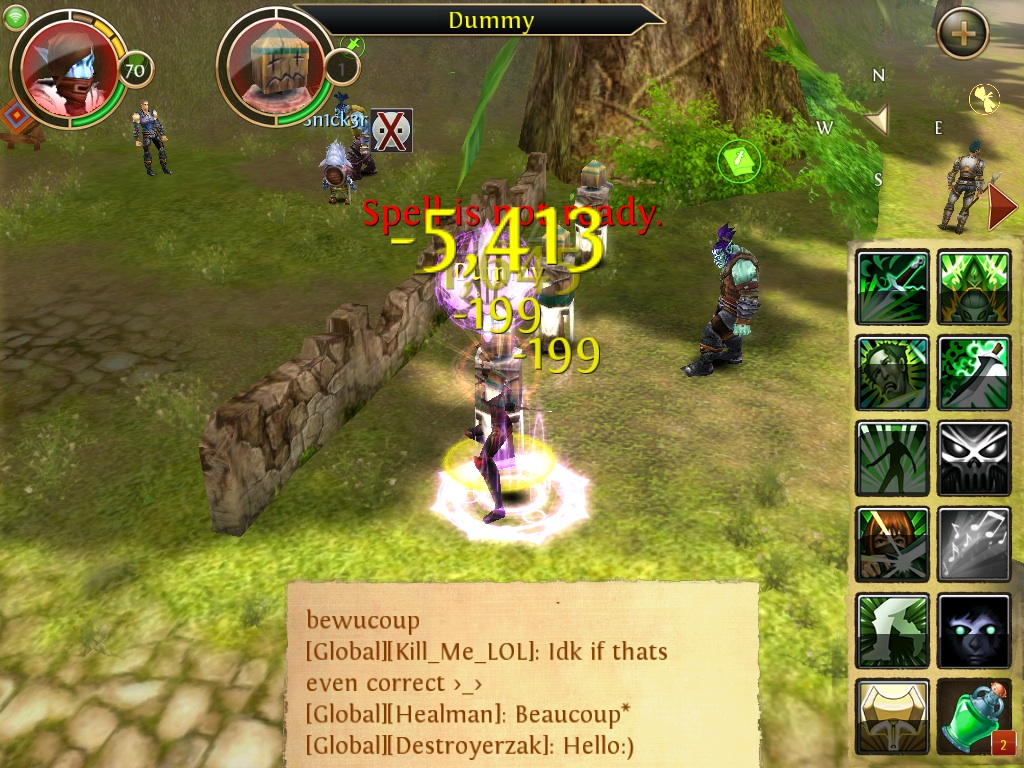Viewport: 1024px width, 768px height.
Task: Activate the screaming face skill
Action: coord(893,373)
